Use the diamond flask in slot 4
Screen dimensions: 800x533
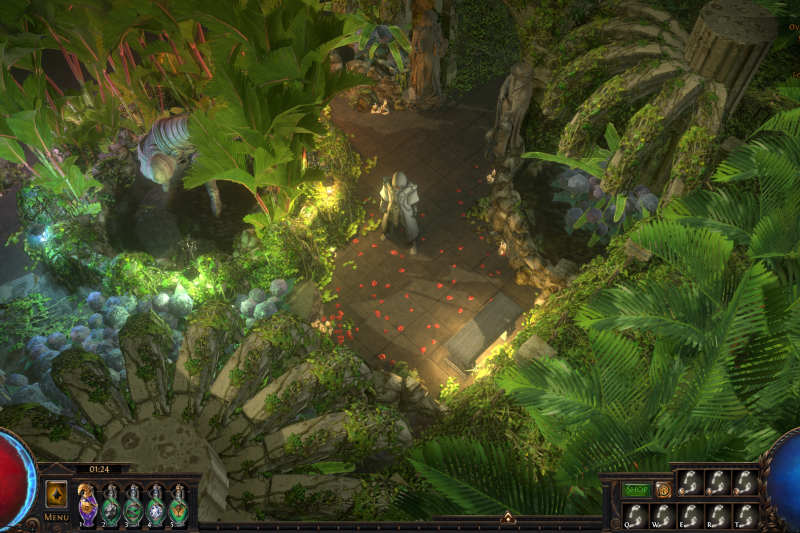[156, 503]
